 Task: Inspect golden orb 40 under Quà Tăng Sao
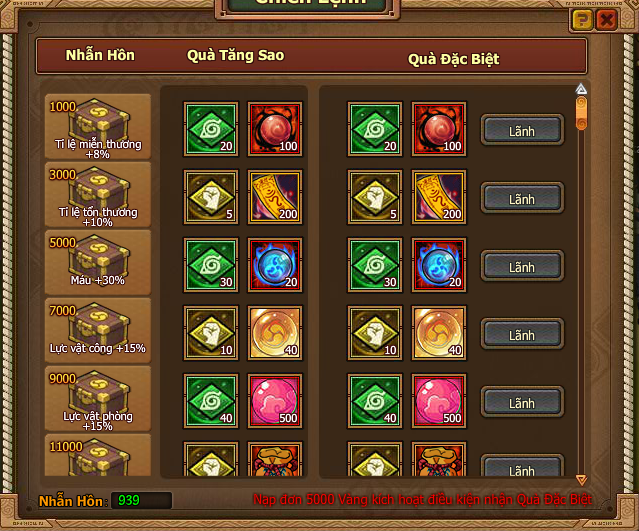point(274,332)
